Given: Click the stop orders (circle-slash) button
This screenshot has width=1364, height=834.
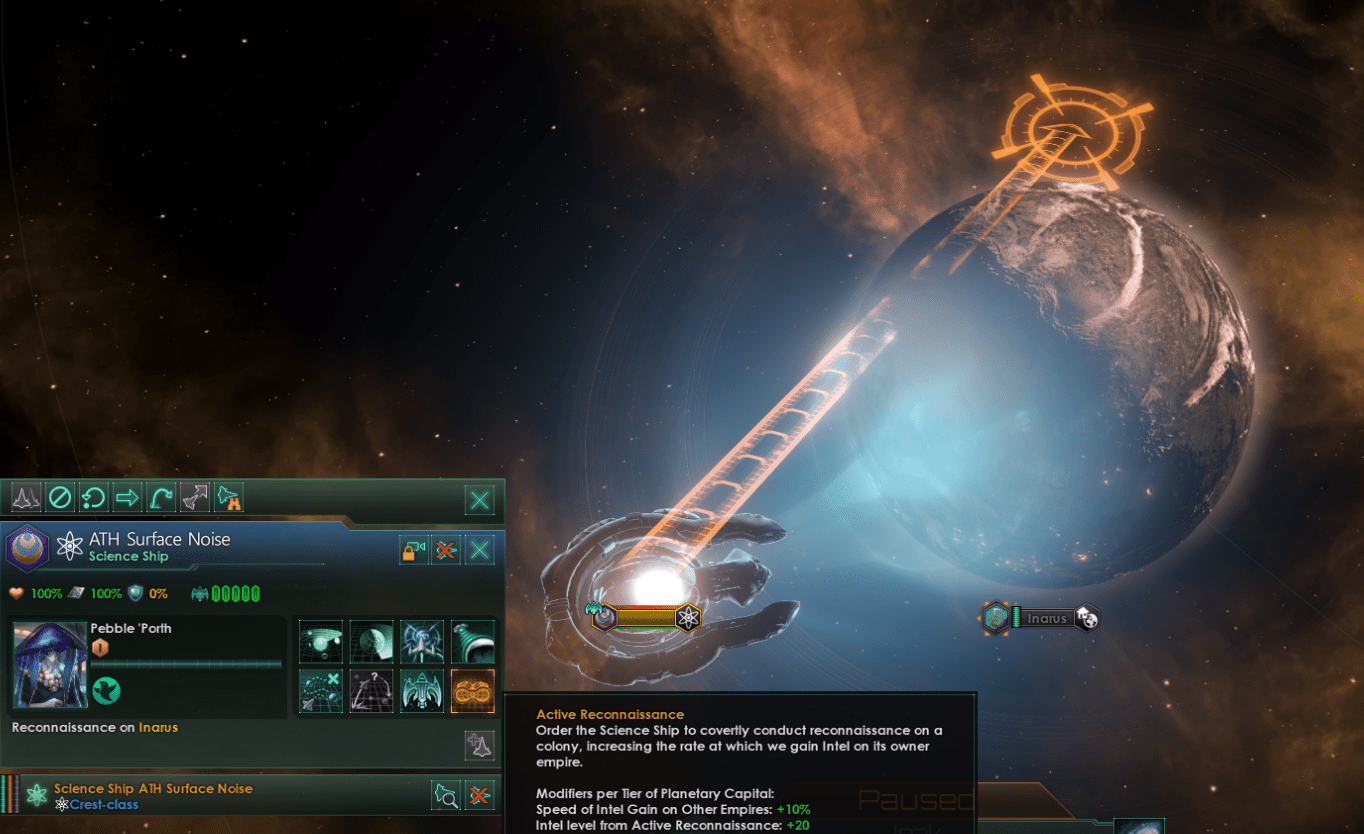Looking at the screenshot, I should [60, 497].
